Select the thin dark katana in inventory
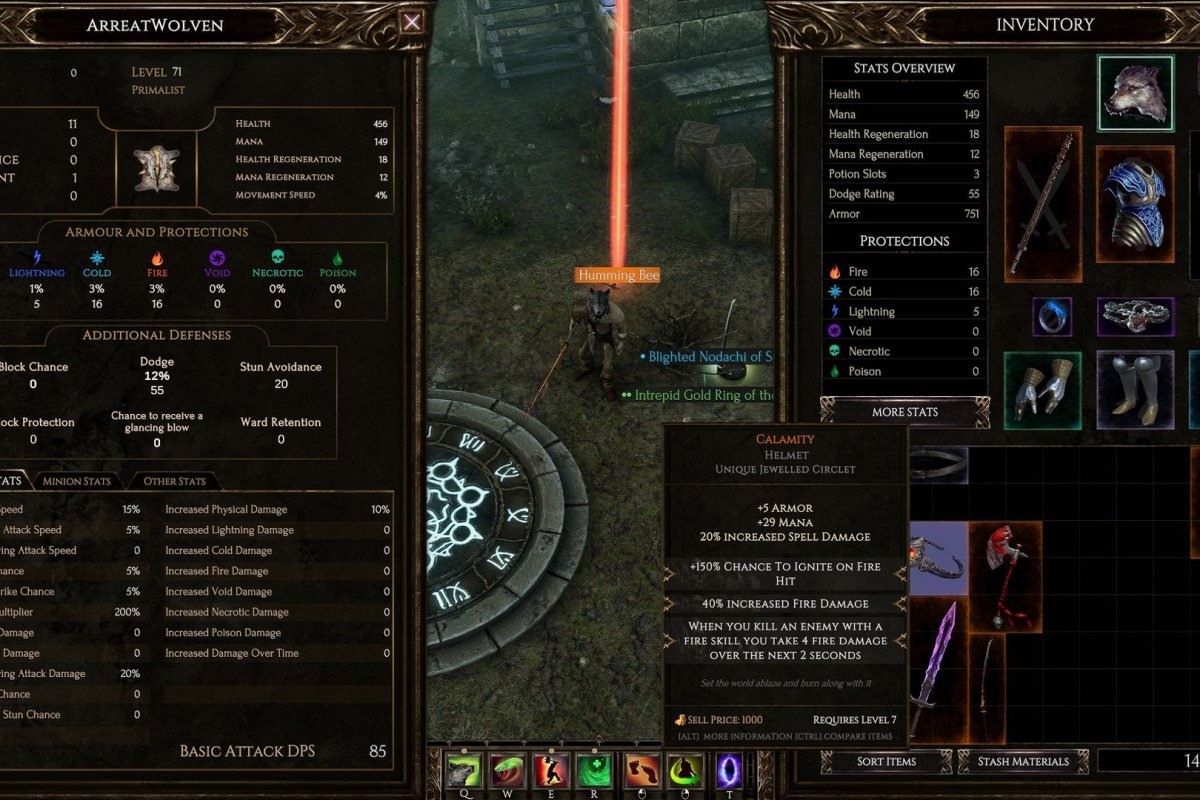Screen dimensions: 1200x800 click(x=988, y=688)
